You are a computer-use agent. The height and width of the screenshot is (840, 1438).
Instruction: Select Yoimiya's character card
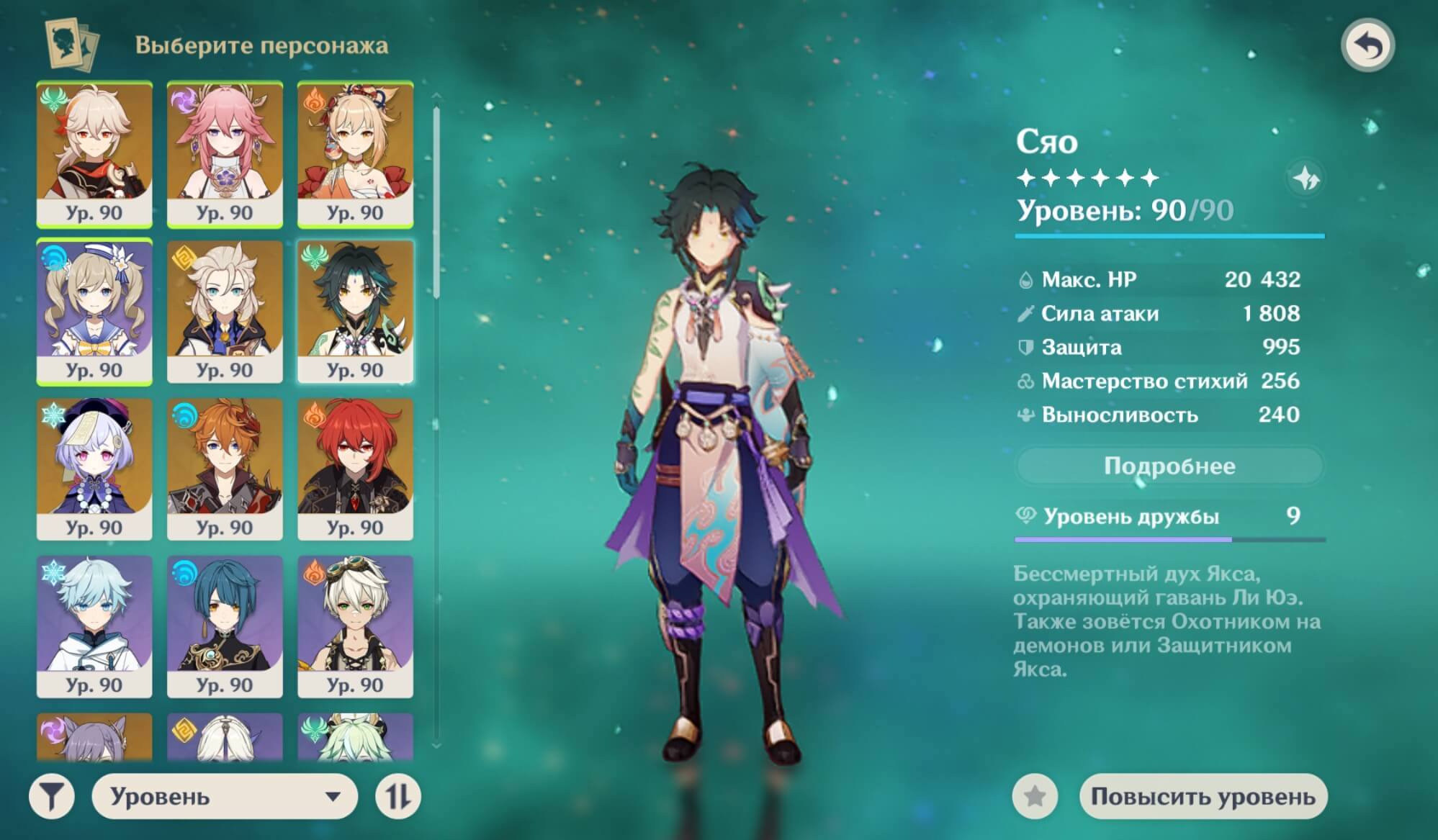(355, 153)
